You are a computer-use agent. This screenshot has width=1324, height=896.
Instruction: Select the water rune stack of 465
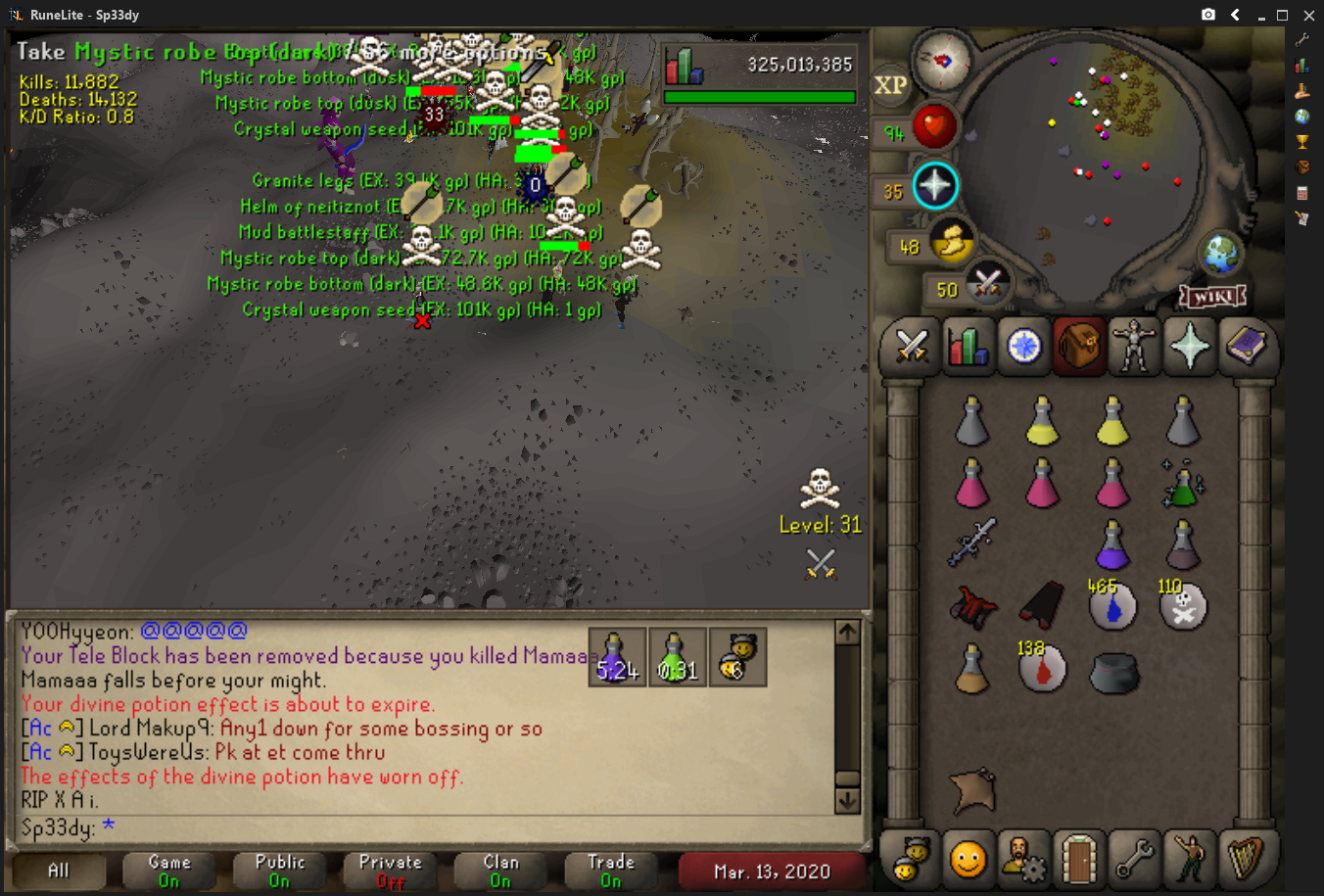(1112, 606)
